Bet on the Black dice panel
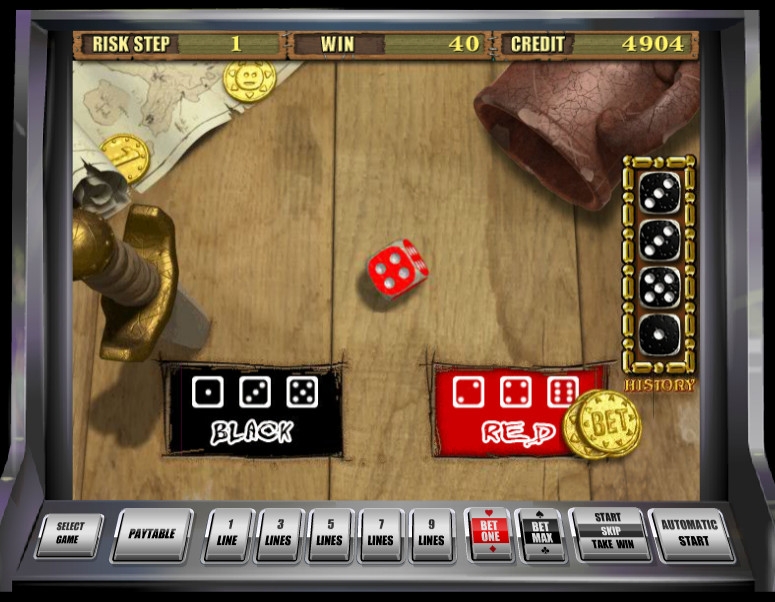 pos(254,410)
